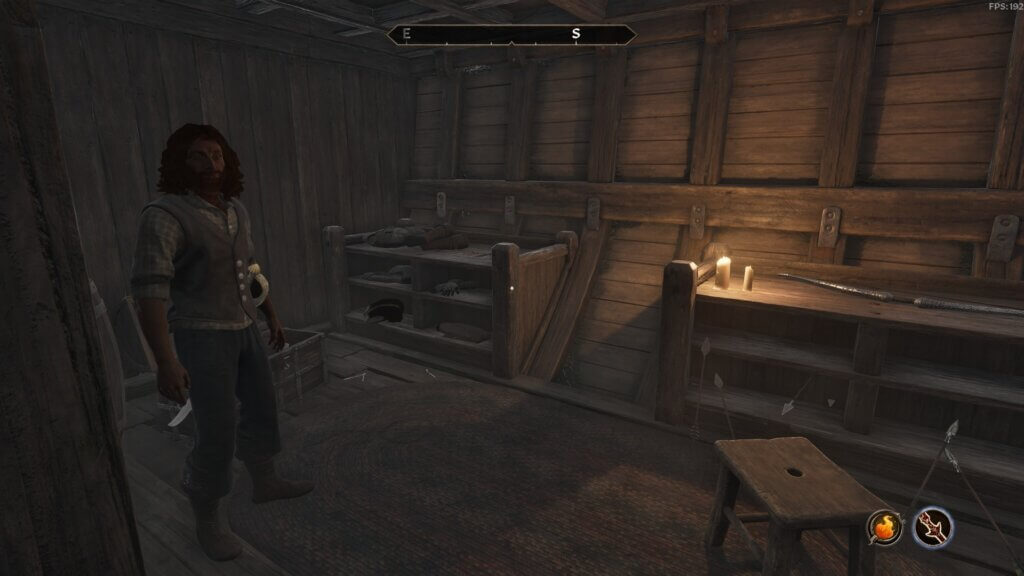The width and height of the screenshot is (1024, 576).
Task: Click the compass bar heading strip
Action: point(511,34)
